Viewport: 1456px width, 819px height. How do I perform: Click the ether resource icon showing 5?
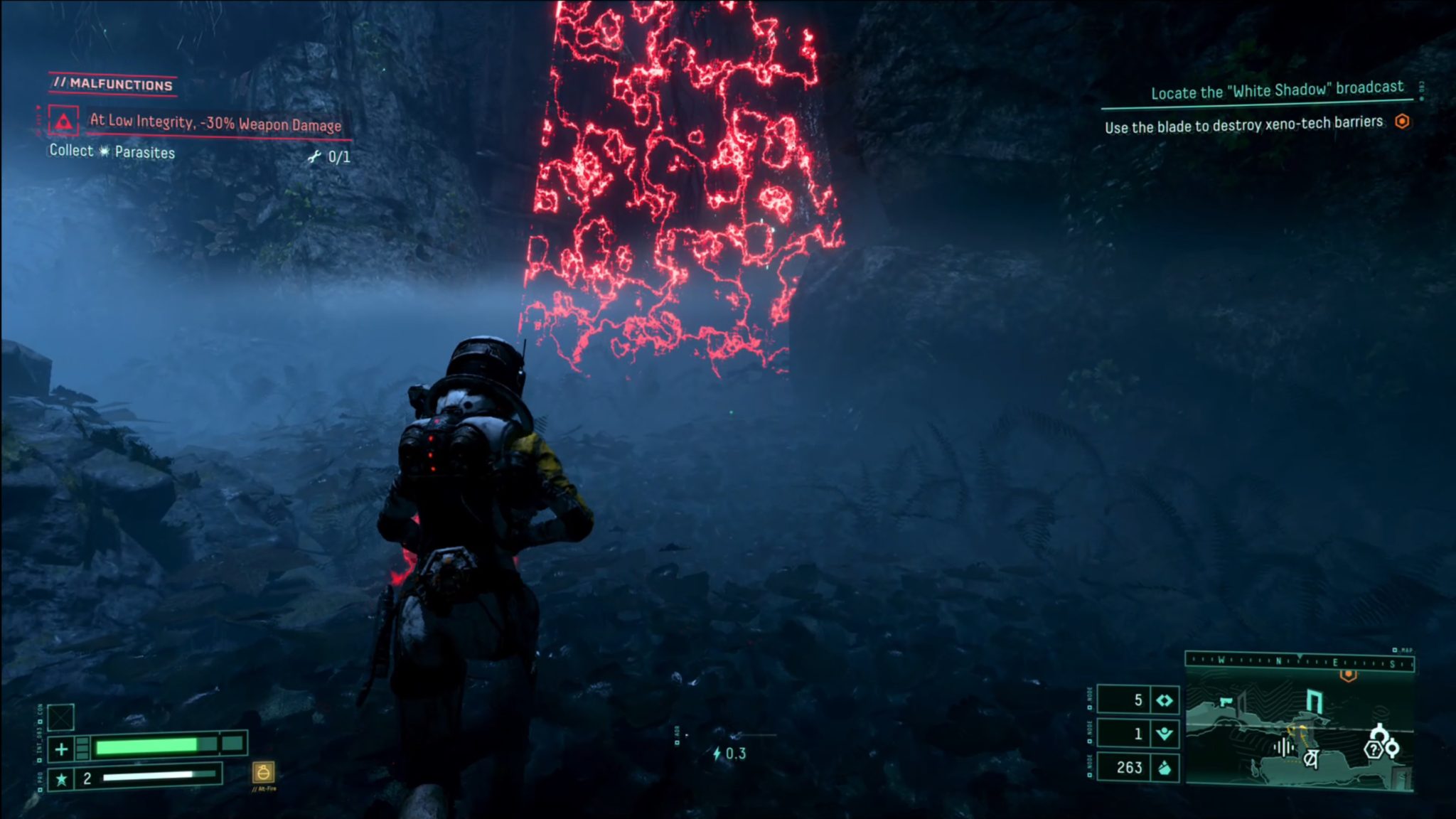(x=1165, y=700)
